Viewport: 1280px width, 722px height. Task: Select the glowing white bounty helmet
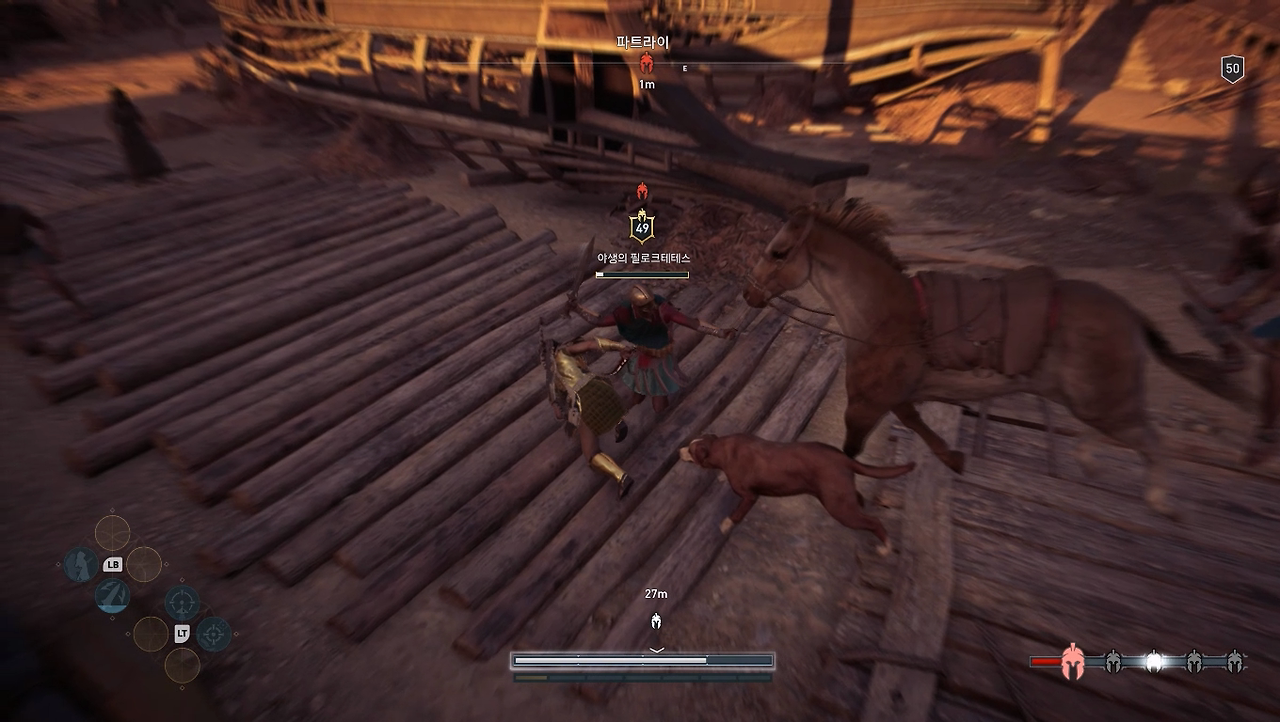click(x=1154, y=661)
